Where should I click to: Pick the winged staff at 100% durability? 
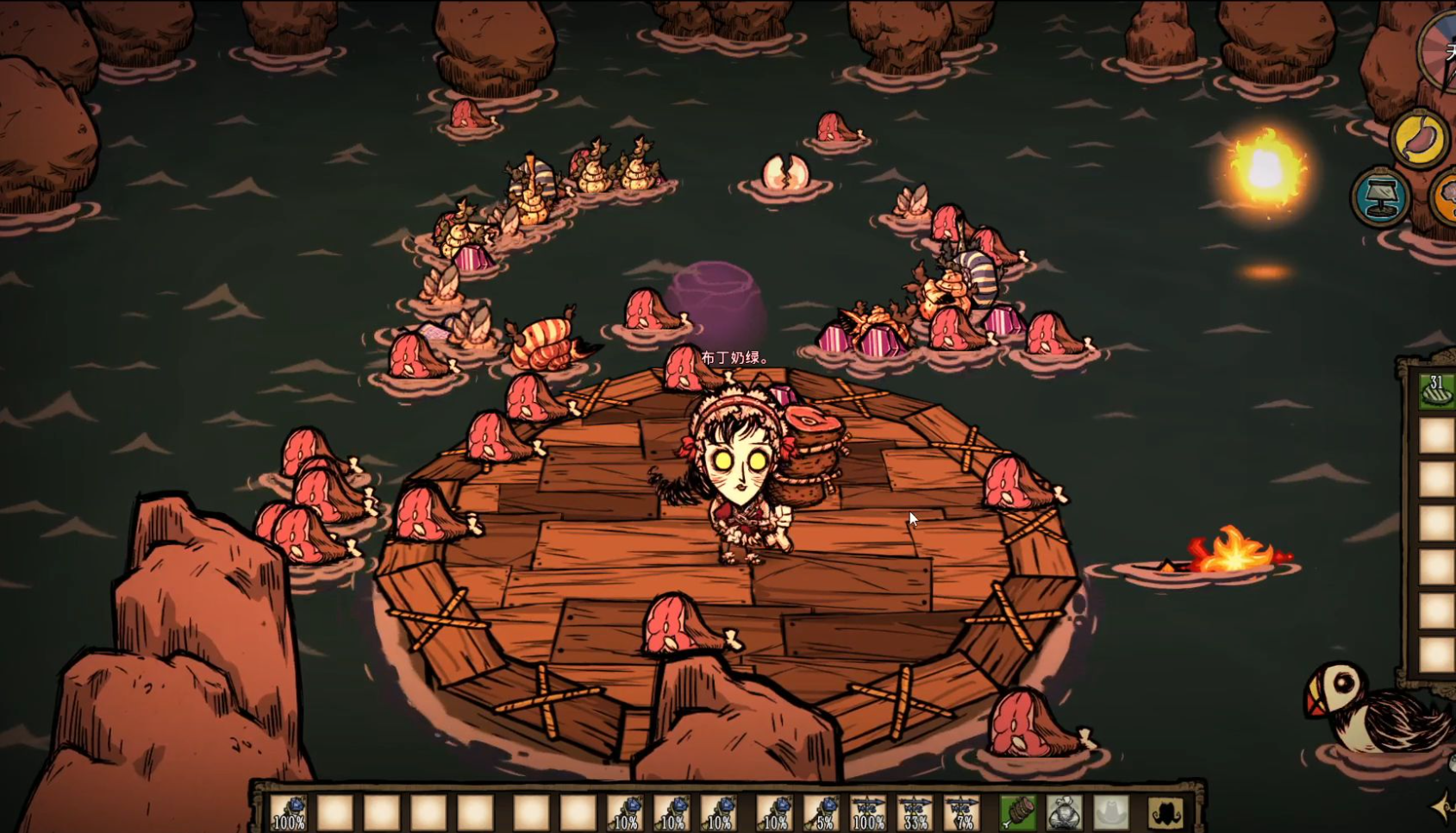[868, 812]
